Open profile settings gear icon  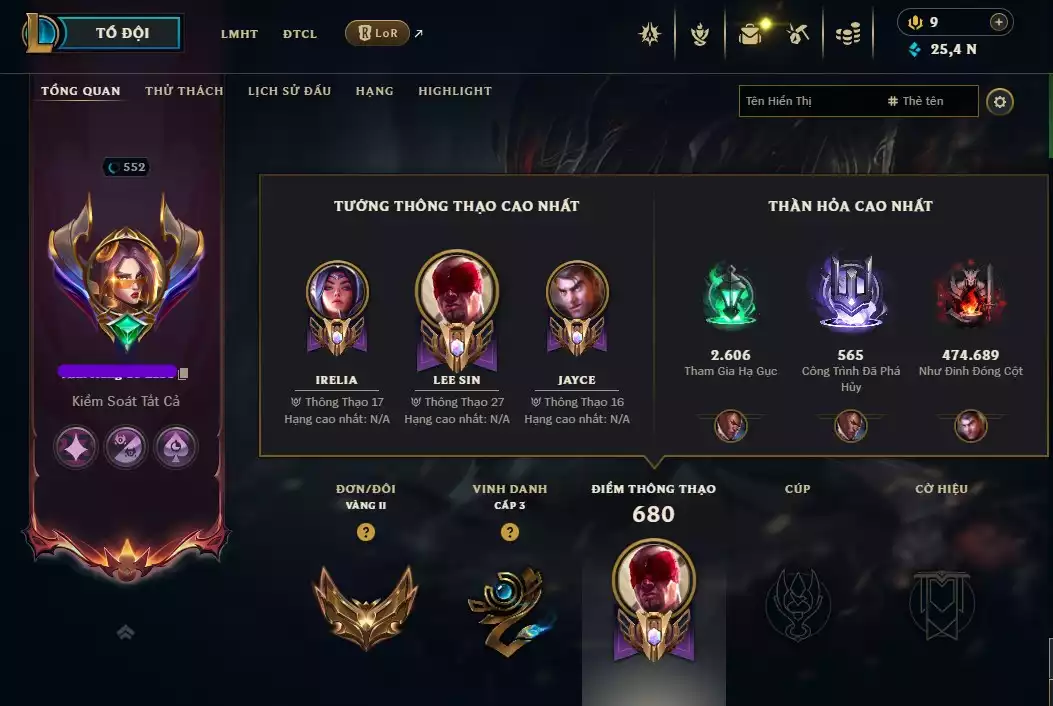999,101
